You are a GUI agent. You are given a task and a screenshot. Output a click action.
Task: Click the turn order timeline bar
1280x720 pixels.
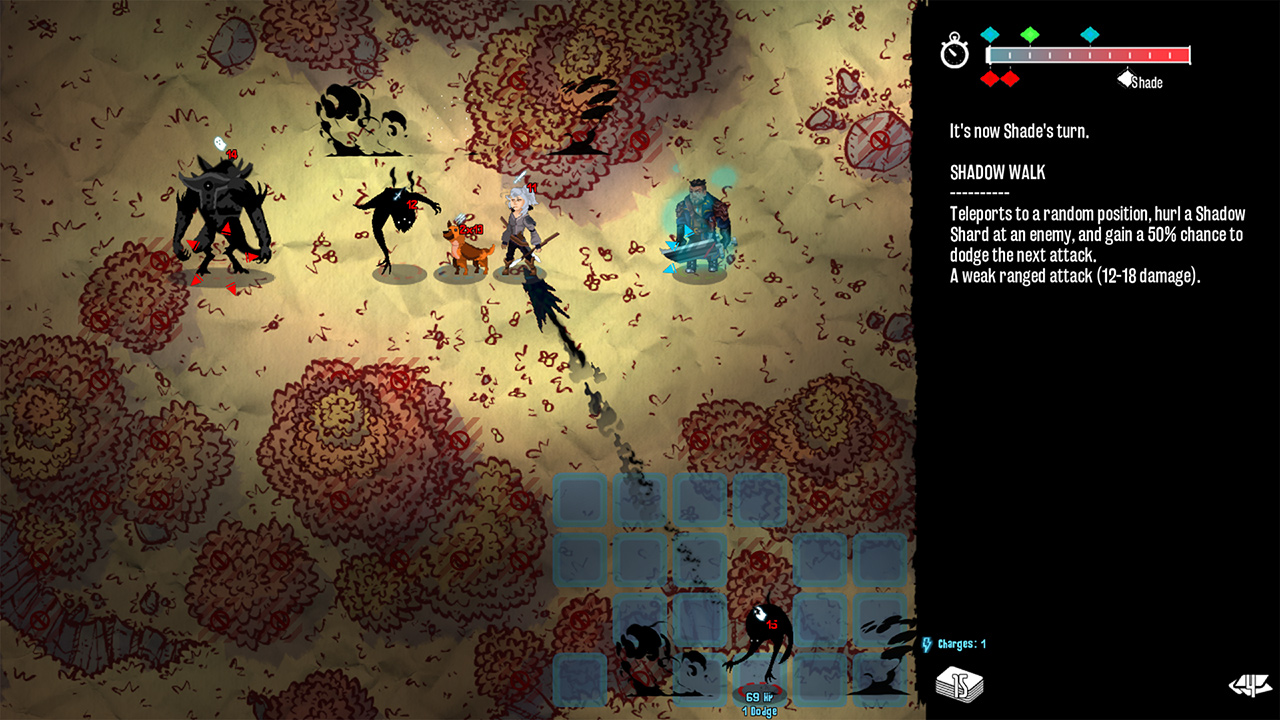[1090, 55]
